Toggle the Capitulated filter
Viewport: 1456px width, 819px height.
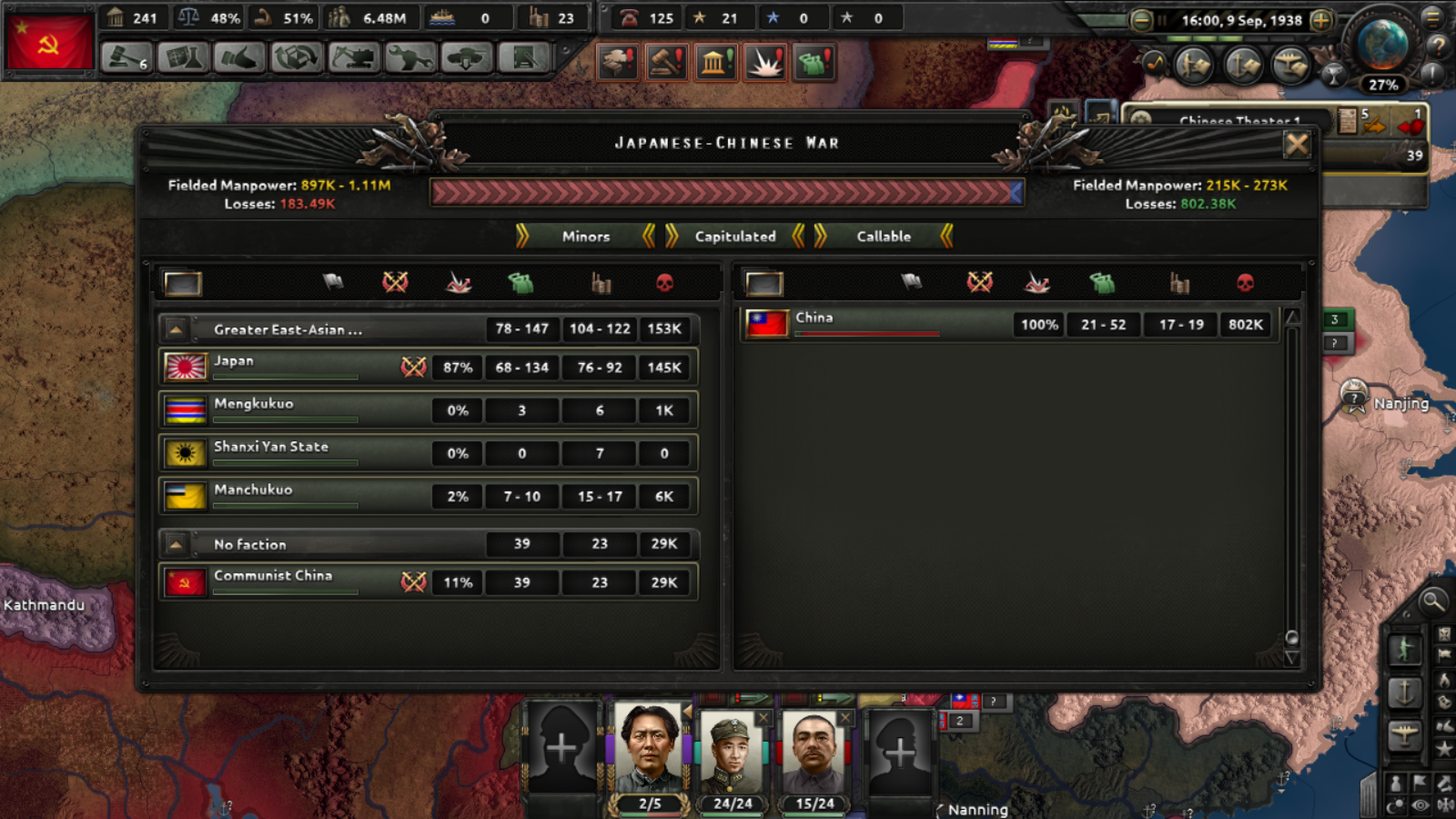pyautogui.click(x=733, y=237)
